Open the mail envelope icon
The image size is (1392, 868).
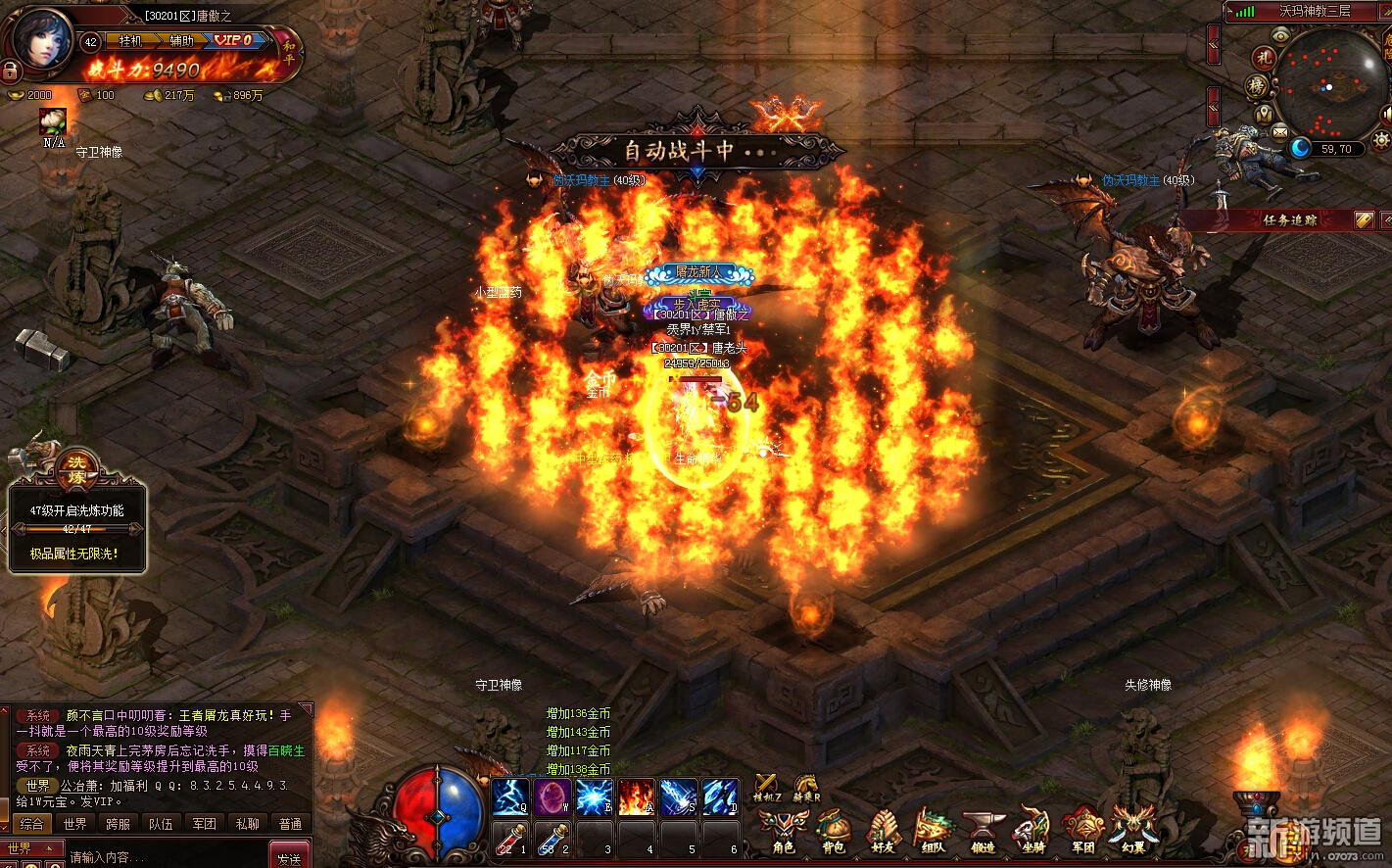1279,131
